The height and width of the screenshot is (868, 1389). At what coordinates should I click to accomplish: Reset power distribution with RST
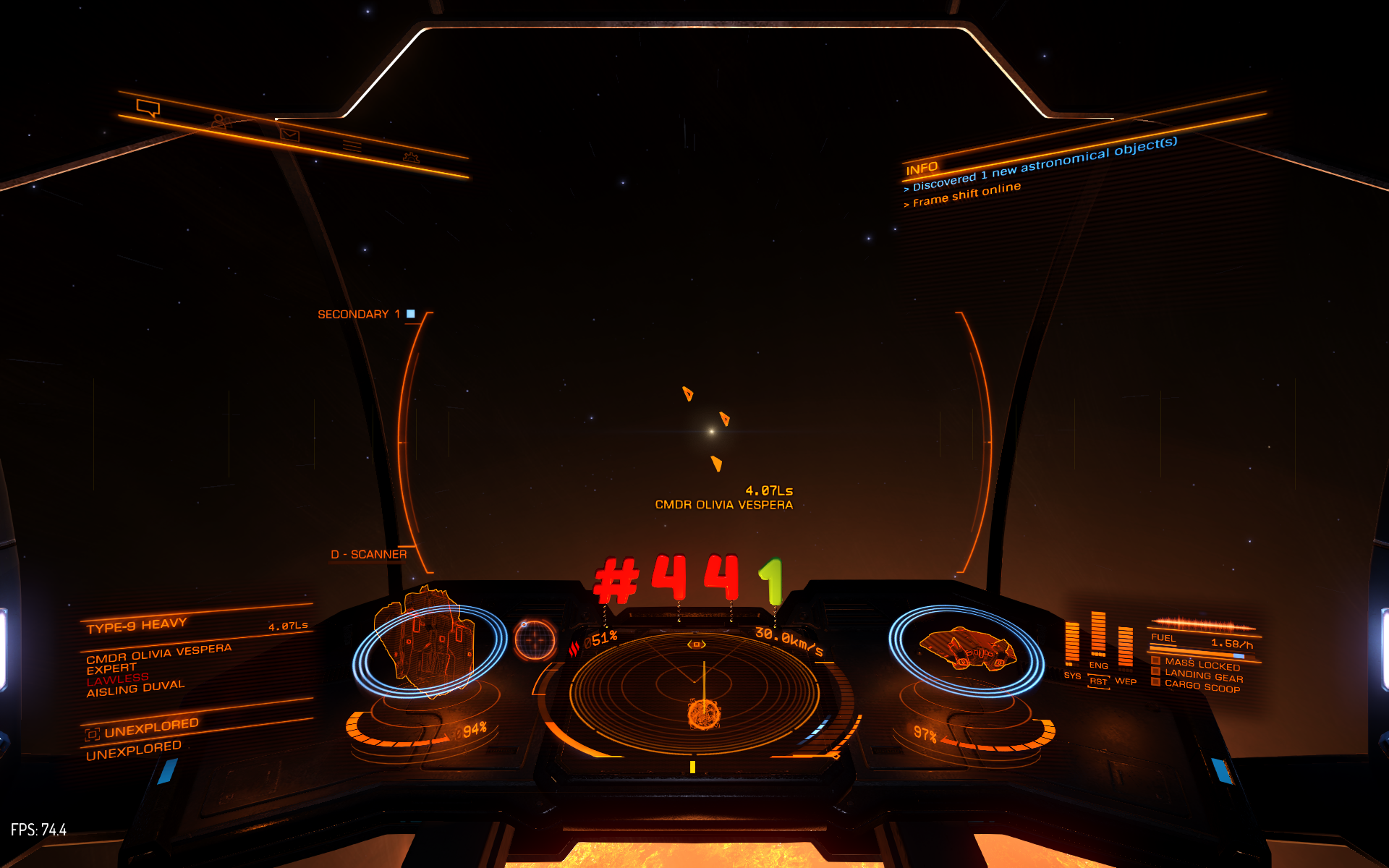pyautogui.click(x=1098, y=681)
